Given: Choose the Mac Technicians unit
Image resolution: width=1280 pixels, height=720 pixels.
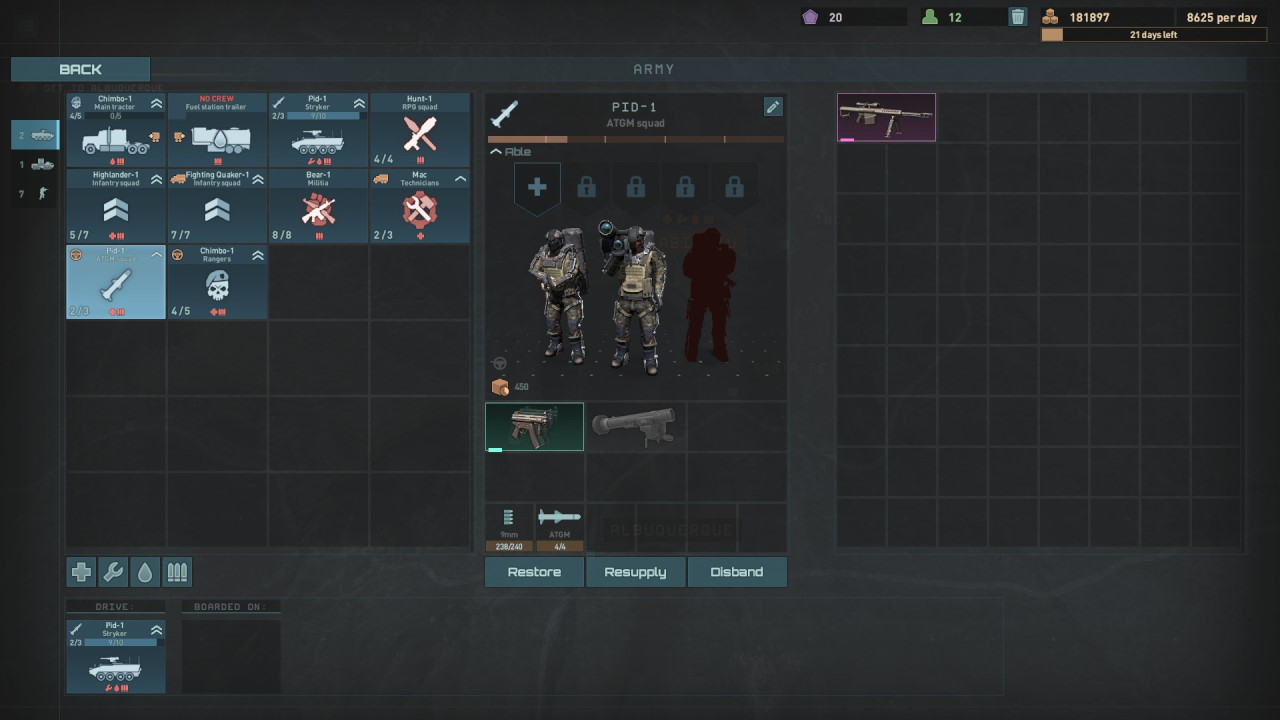Looking at the screenshot, I should pyautogui.click(x=419, y=206).
